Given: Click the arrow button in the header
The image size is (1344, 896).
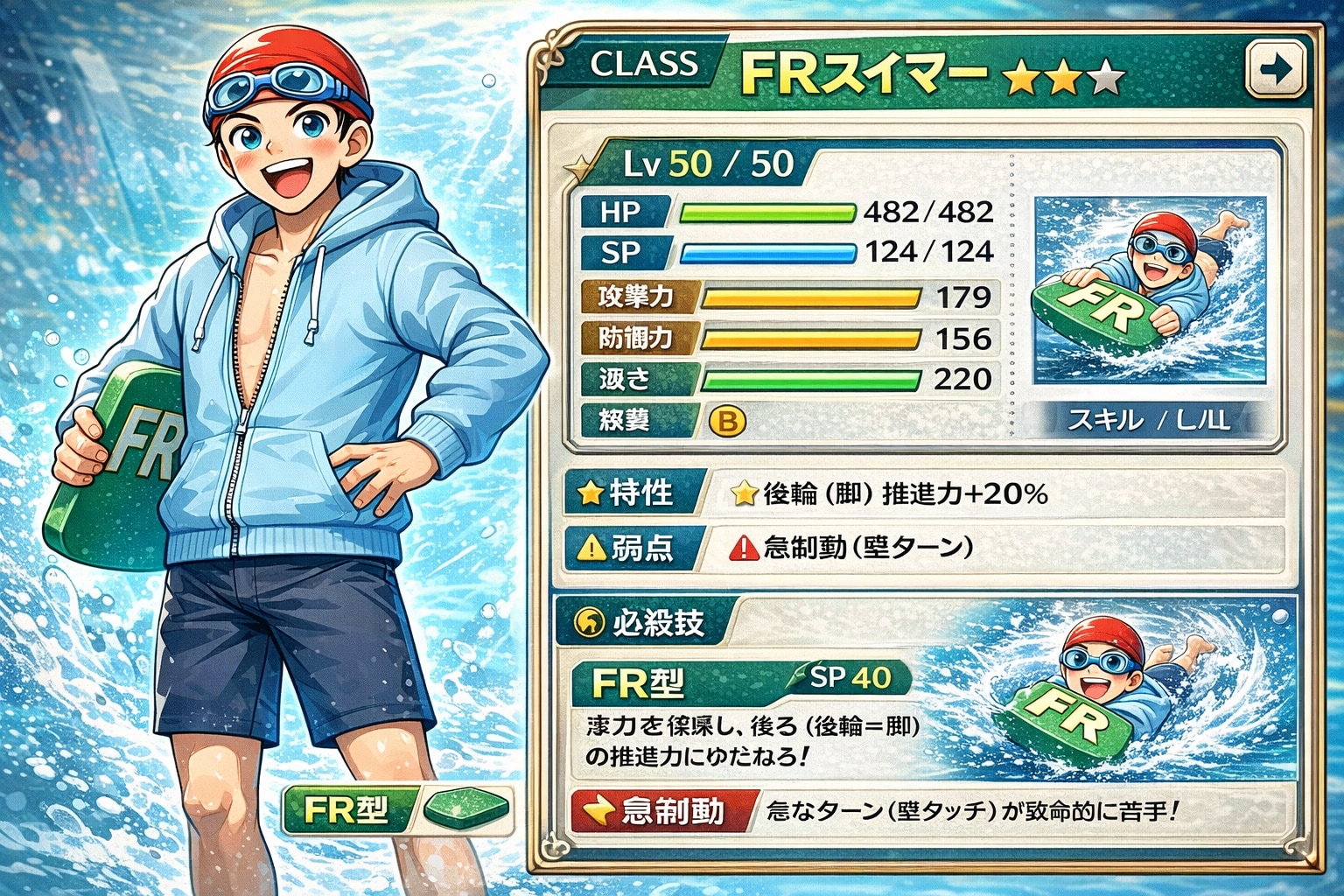Looking at the screenshot, I should [x=1277, y=68].
